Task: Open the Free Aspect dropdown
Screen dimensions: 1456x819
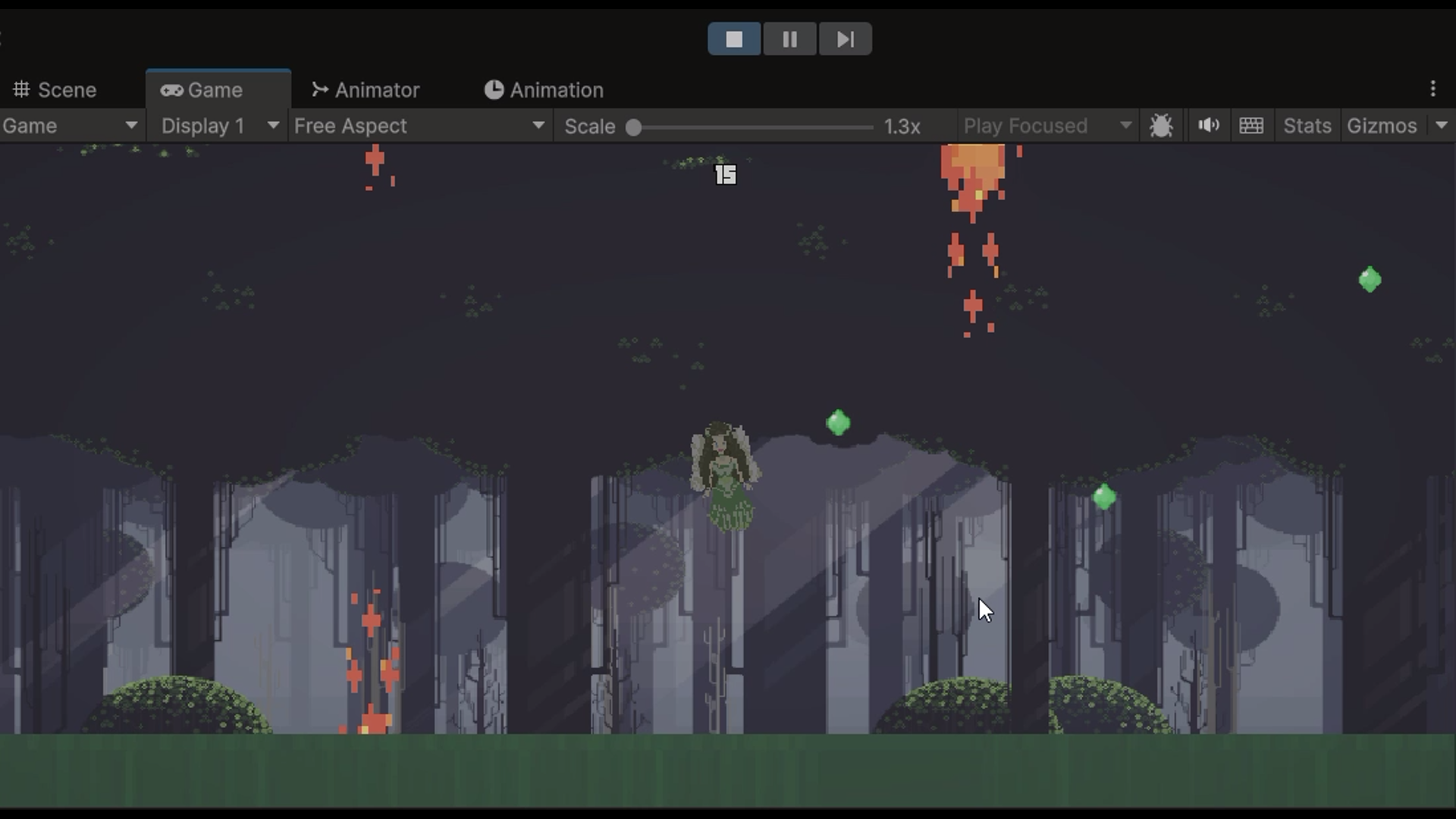Action: pyautogui.click(x=420, y=126)
